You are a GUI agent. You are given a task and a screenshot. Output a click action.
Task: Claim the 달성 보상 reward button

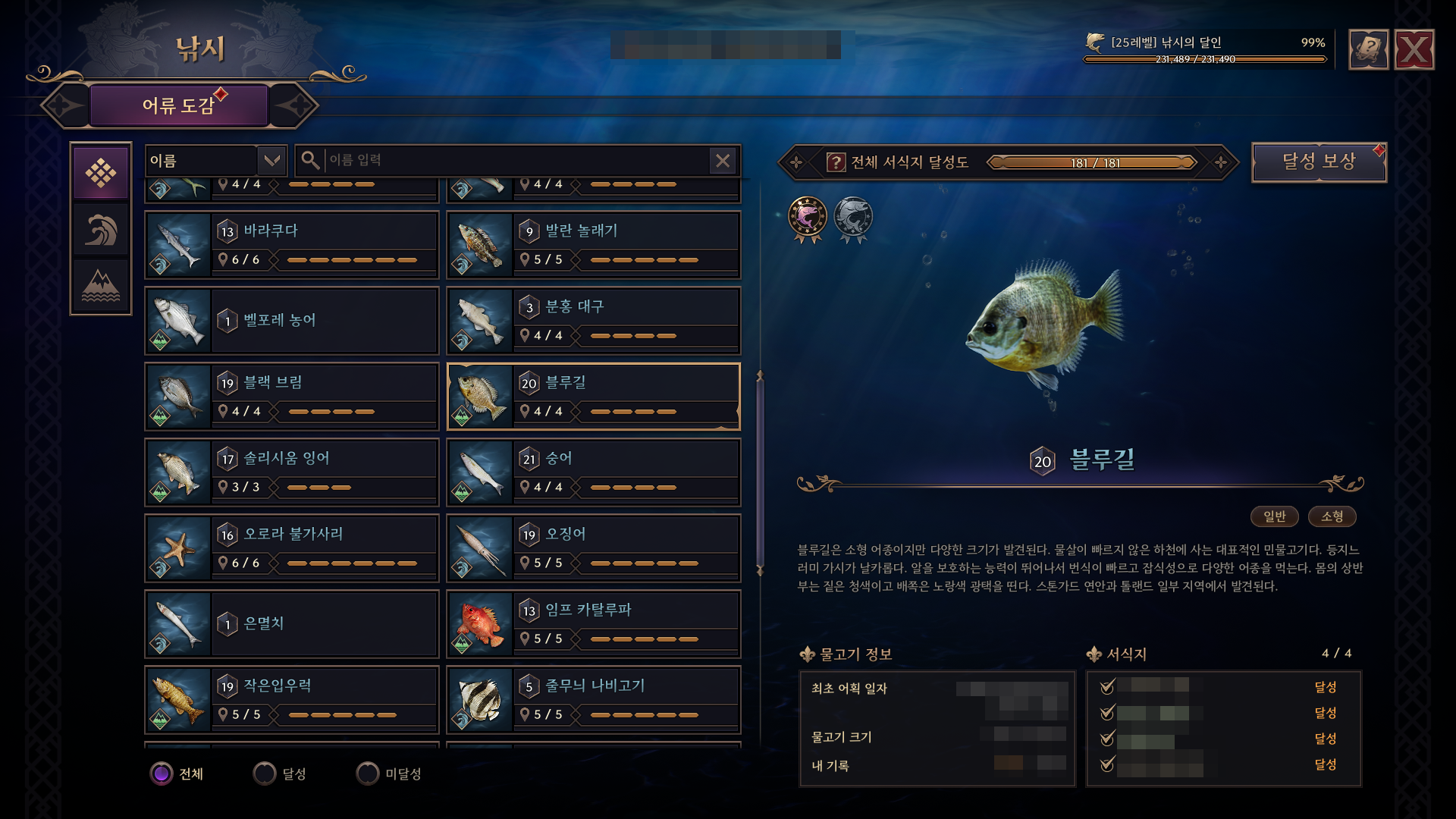(x=1319, y=162)
